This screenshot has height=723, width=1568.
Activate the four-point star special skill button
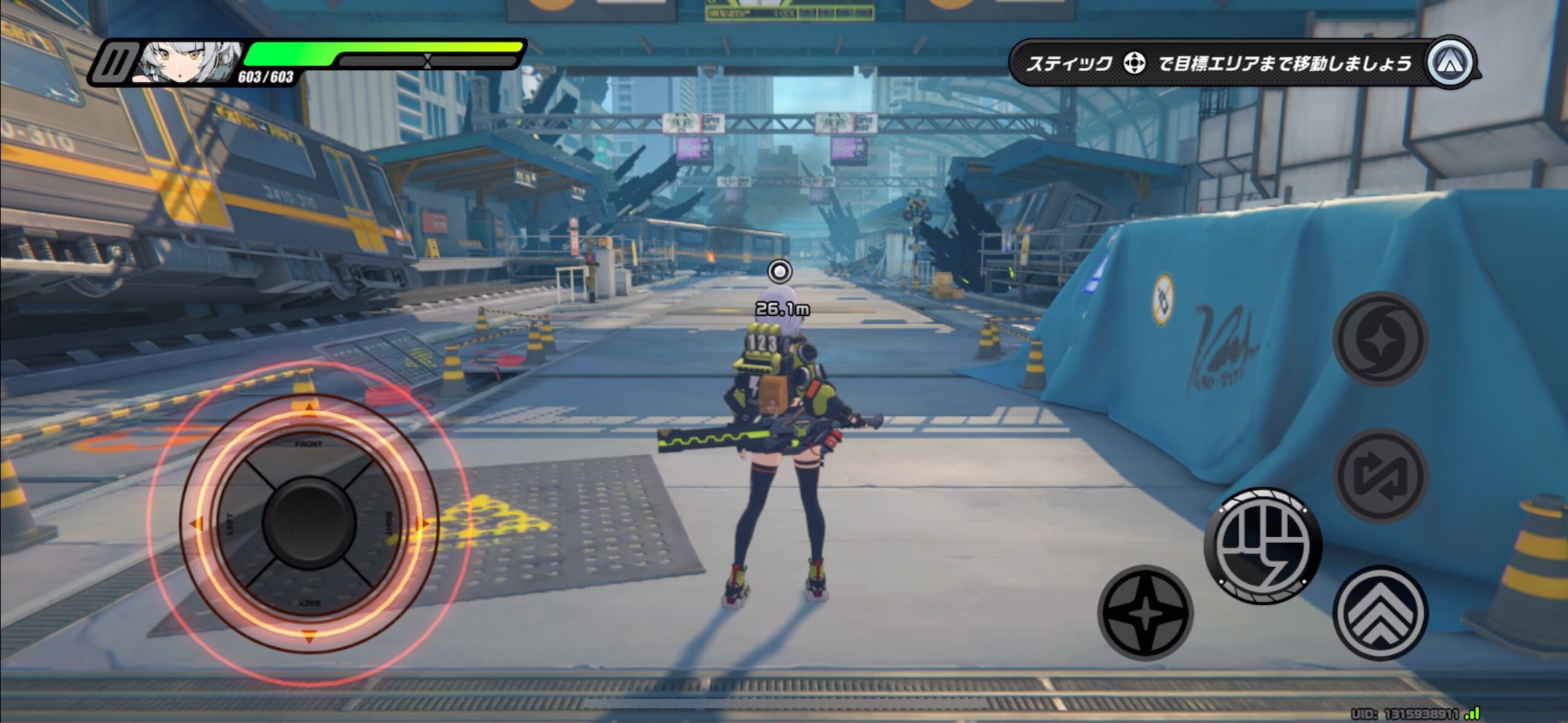point(1145,613)
